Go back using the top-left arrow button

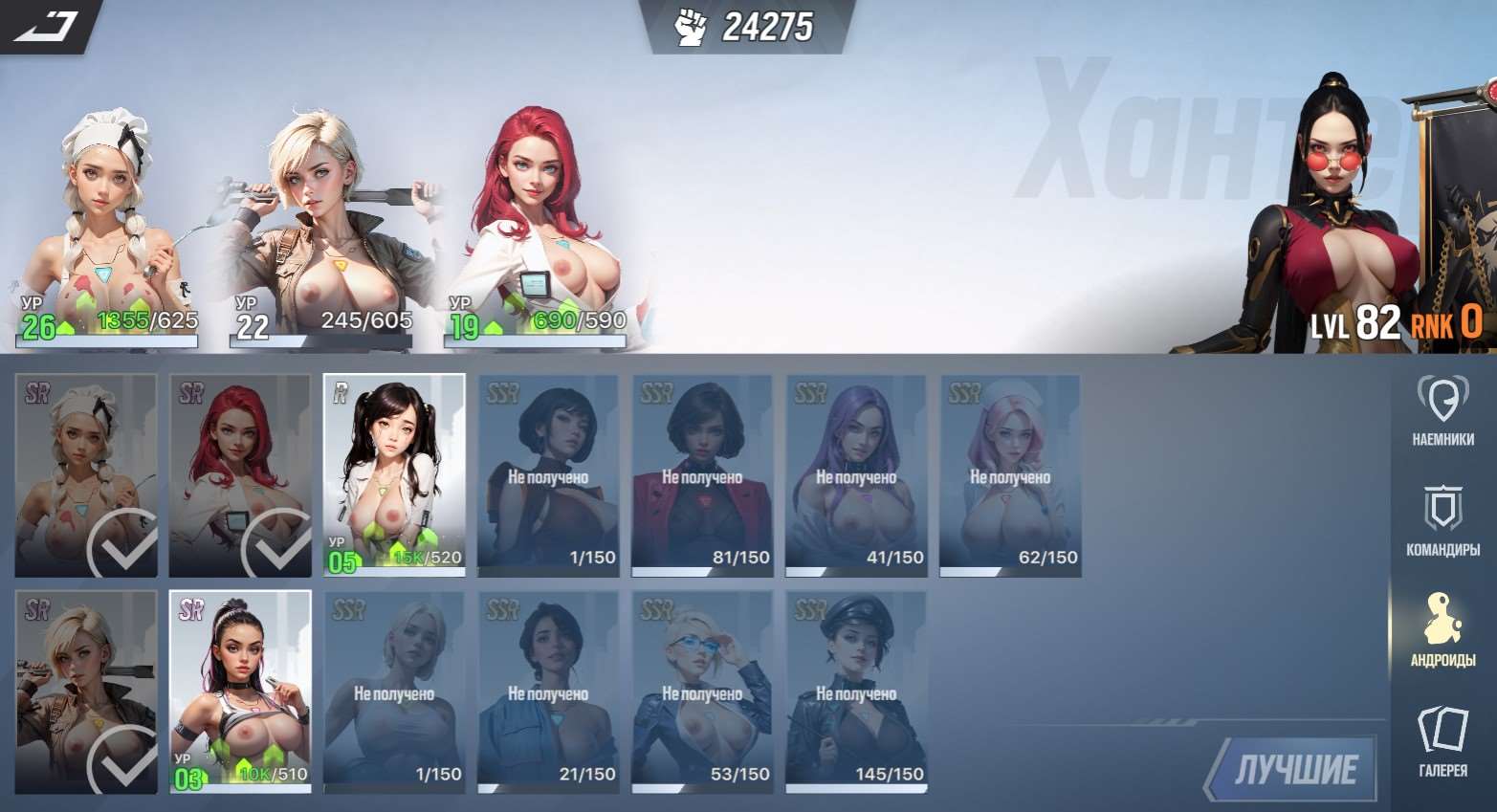pos(46,26)
